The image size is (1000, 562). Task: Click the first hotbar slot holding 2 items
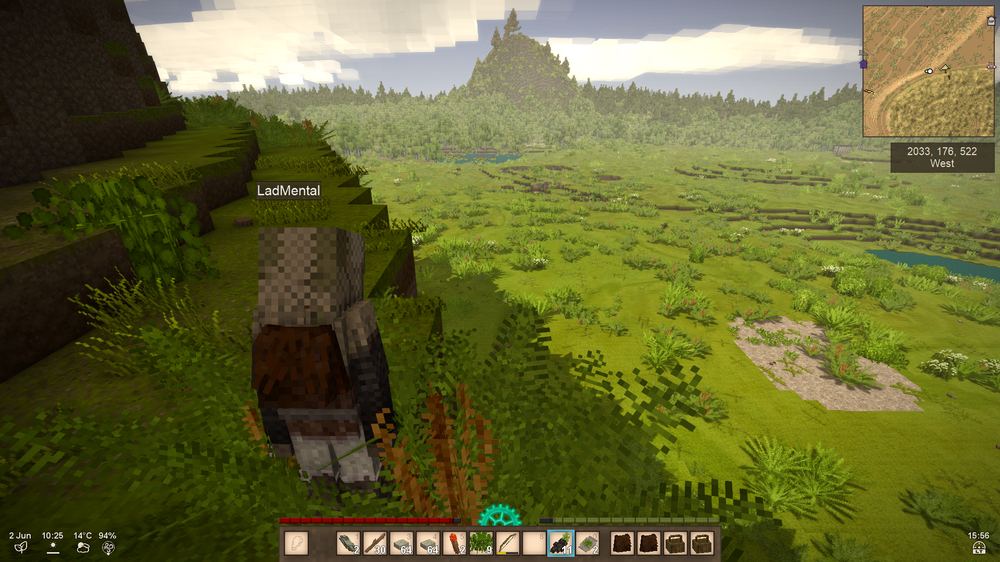pyautogui.click(x=347, y=543)
